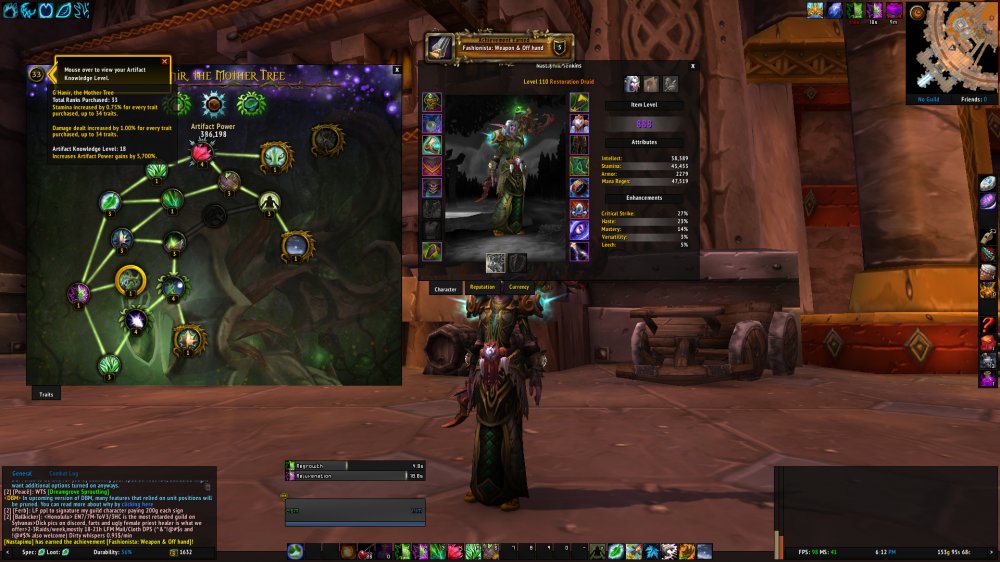This screenshot has width=1000, height=562.
Task: Click the Fashionista achievement earned banner
Action: click(x=500, y=46)
